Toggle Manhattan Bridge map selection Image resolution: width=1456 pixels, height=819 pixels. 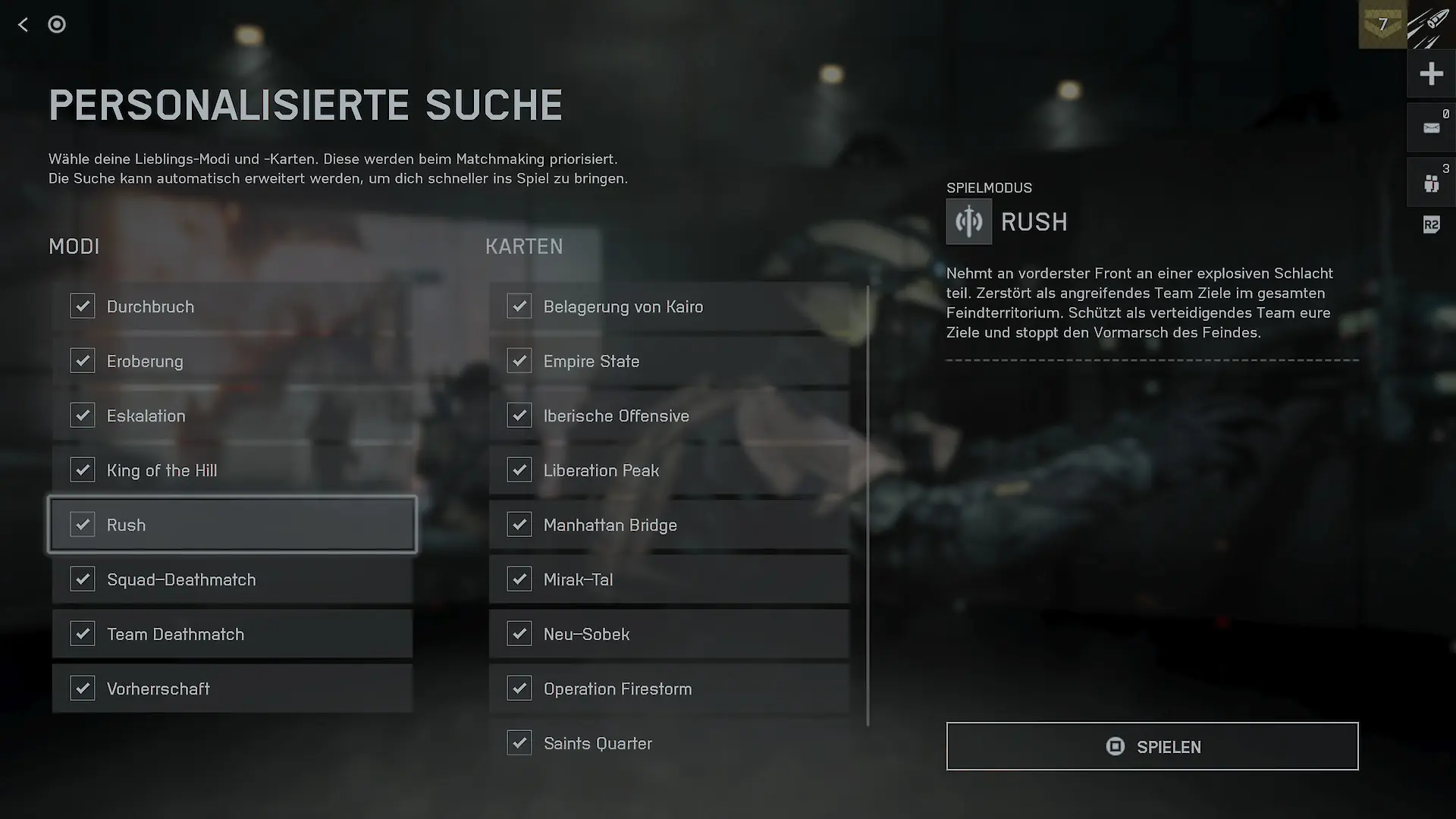[519, 525]
